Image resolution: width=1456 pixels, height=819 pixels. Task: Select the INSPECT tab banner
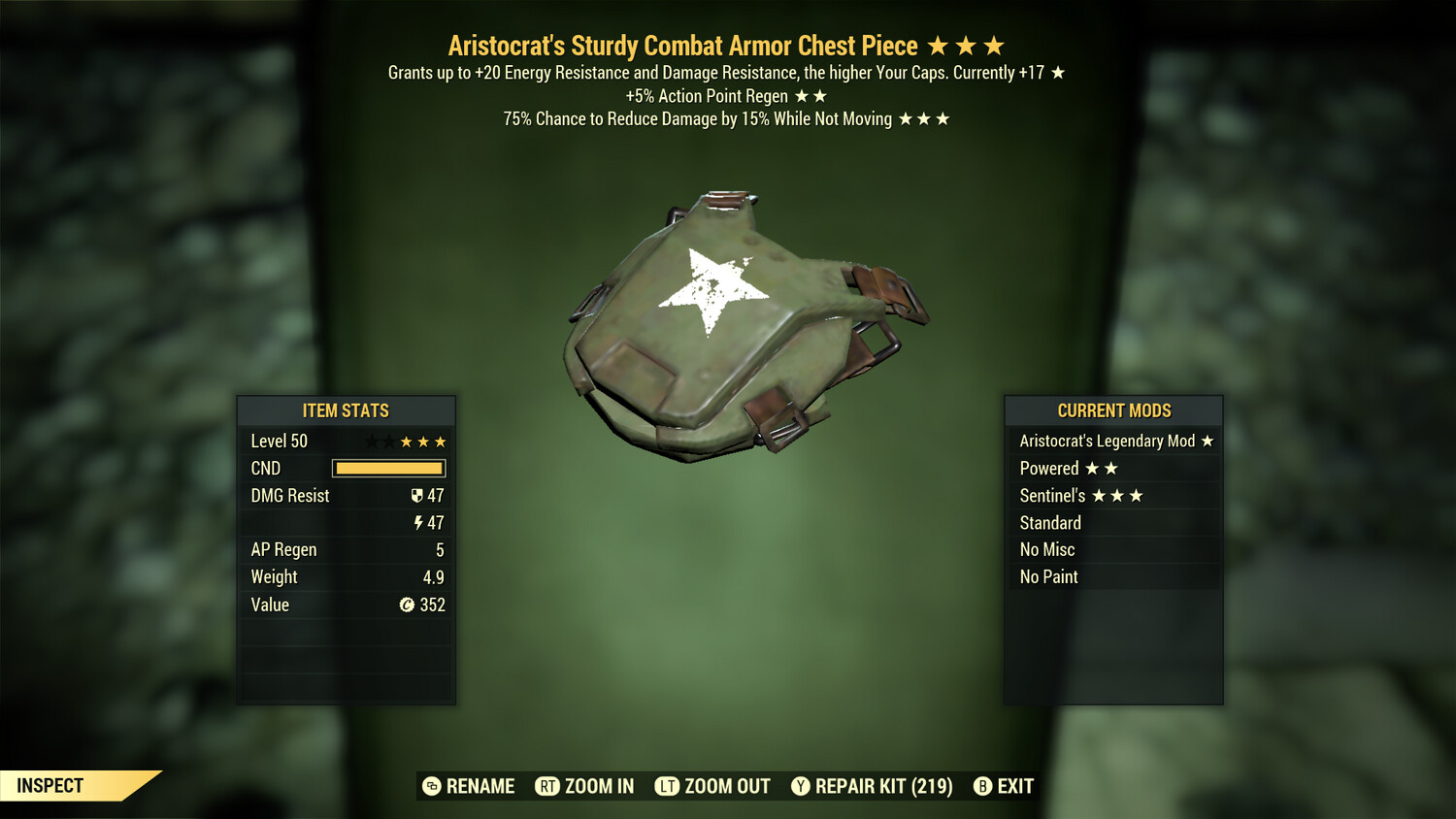pyautogui.click(x=50, y=786)
